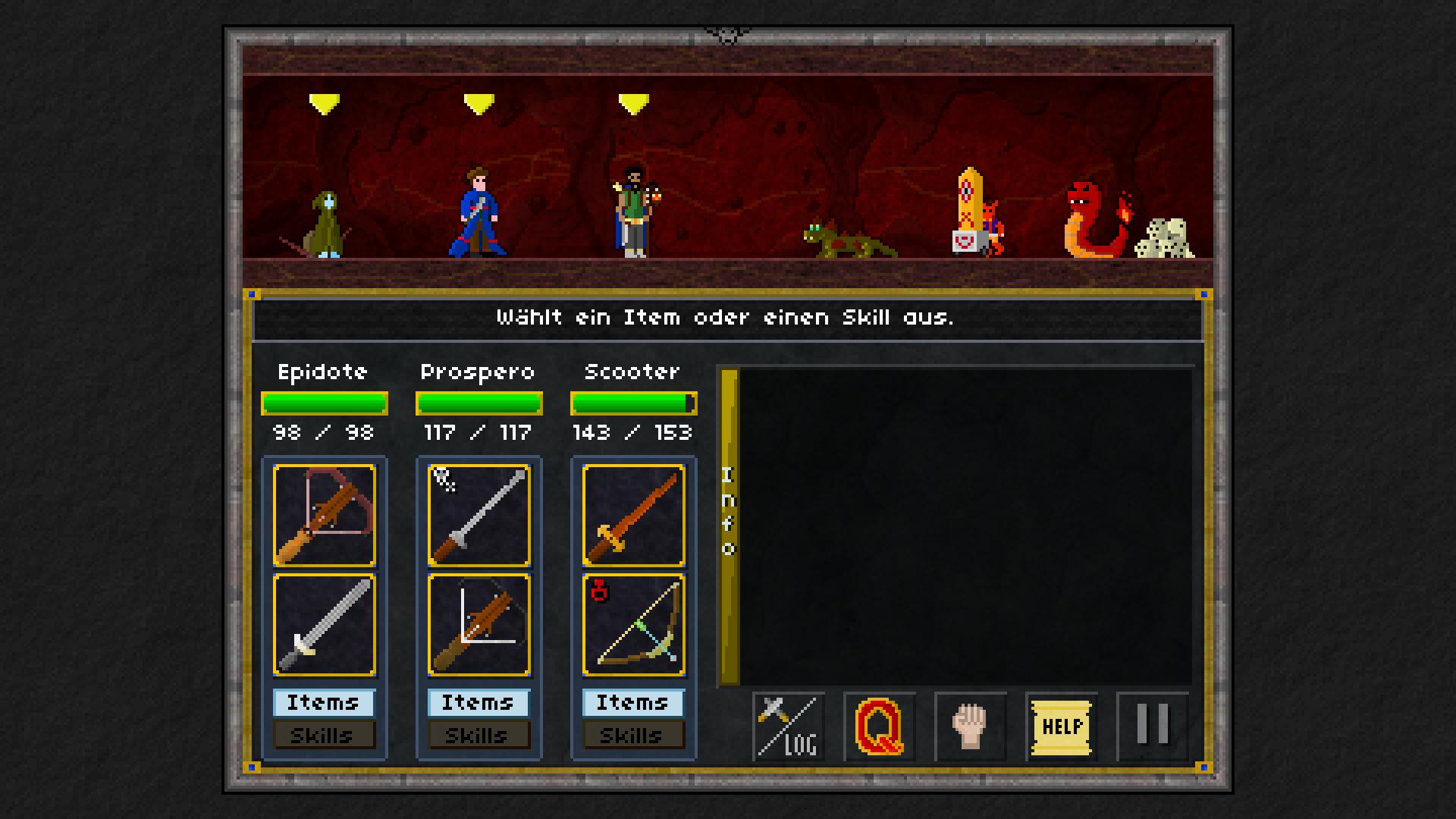Pause the game with the pause button
The image size is (1456, 819).
tap(1153, 726)
